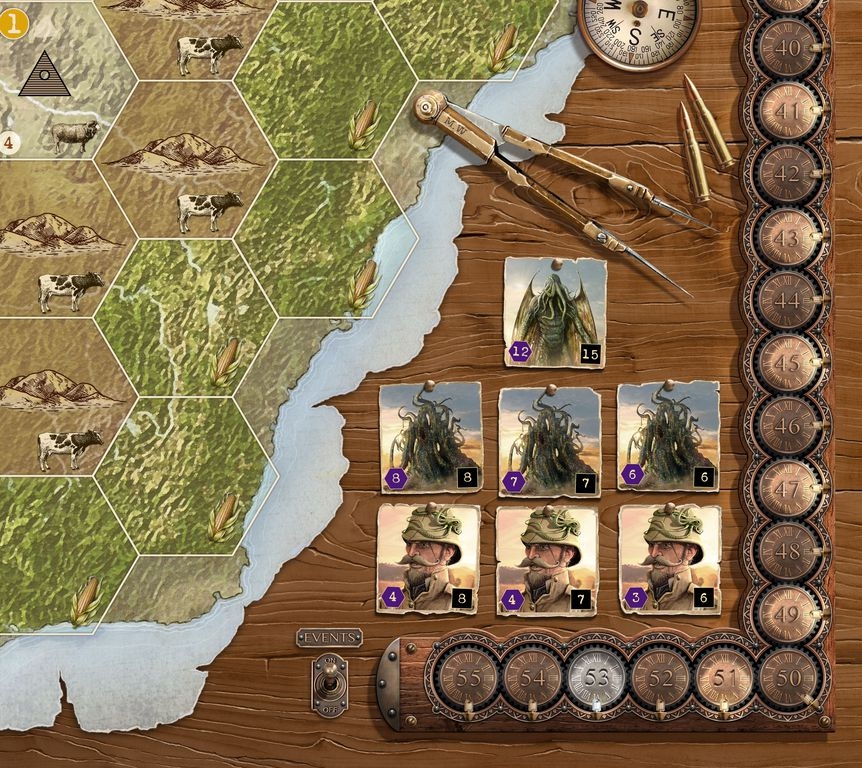862x768 pixels.
Task: Choose the zombie soldier card with 8 health
Action: click(428, 558)
